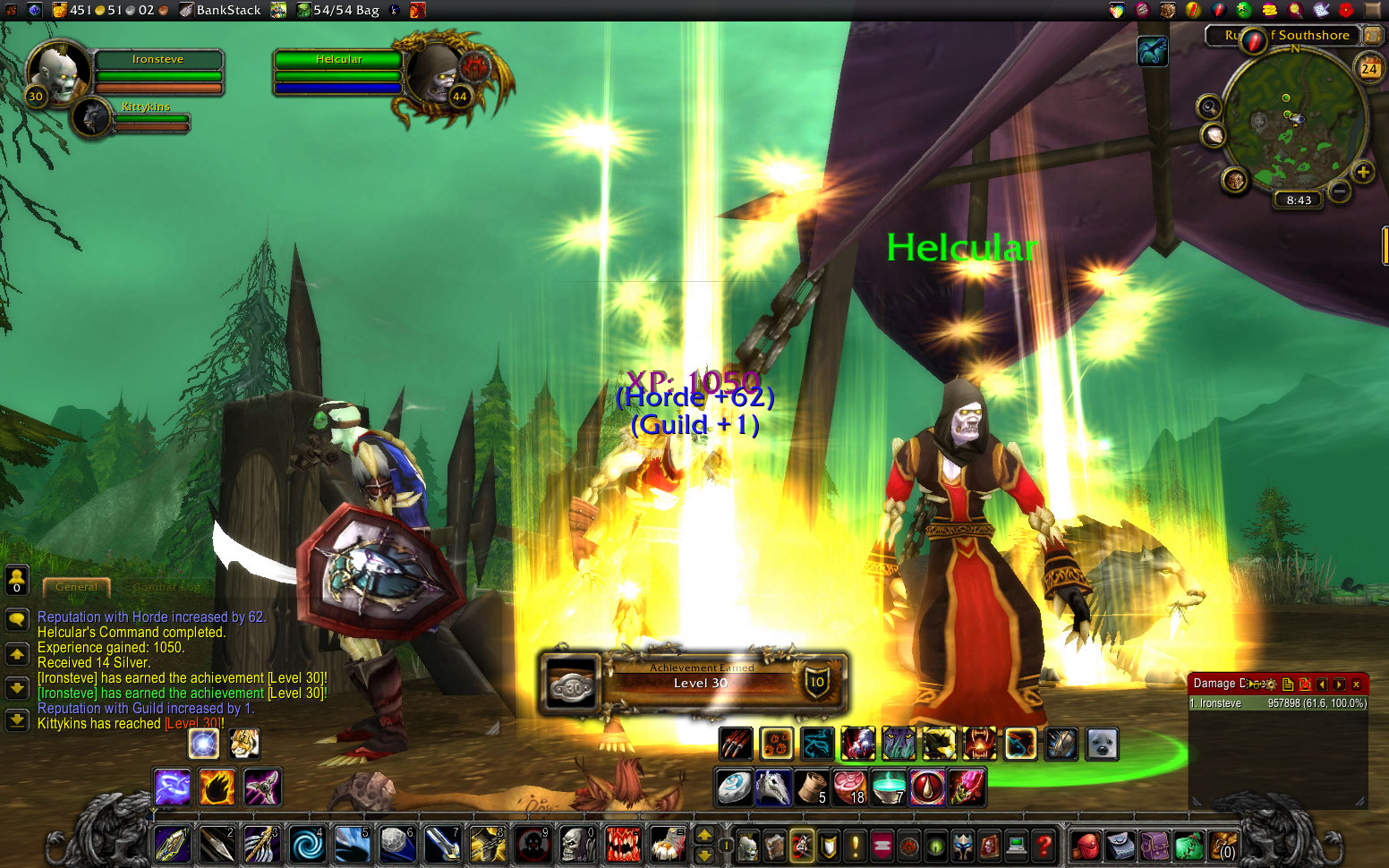Open Recount's options gear icon

click(1271, 684)
